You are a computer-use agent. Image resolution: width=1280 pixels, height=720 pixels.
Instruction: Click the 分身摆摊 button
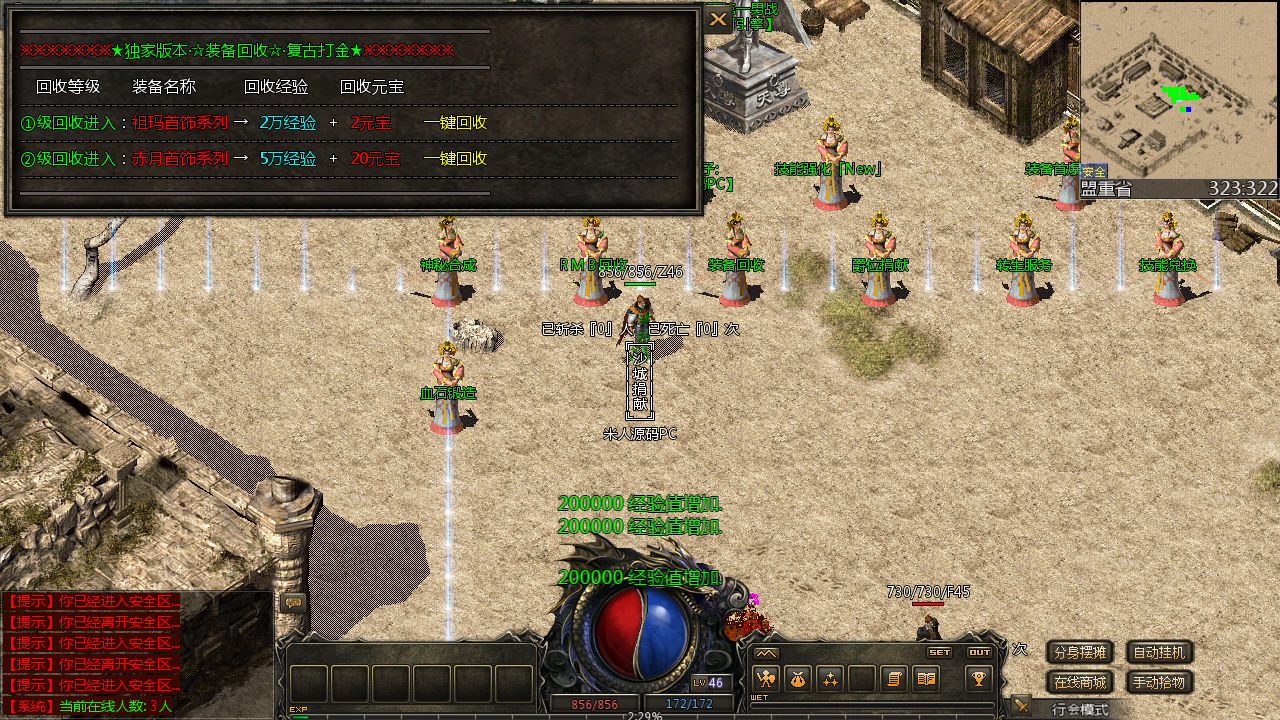1080,653
